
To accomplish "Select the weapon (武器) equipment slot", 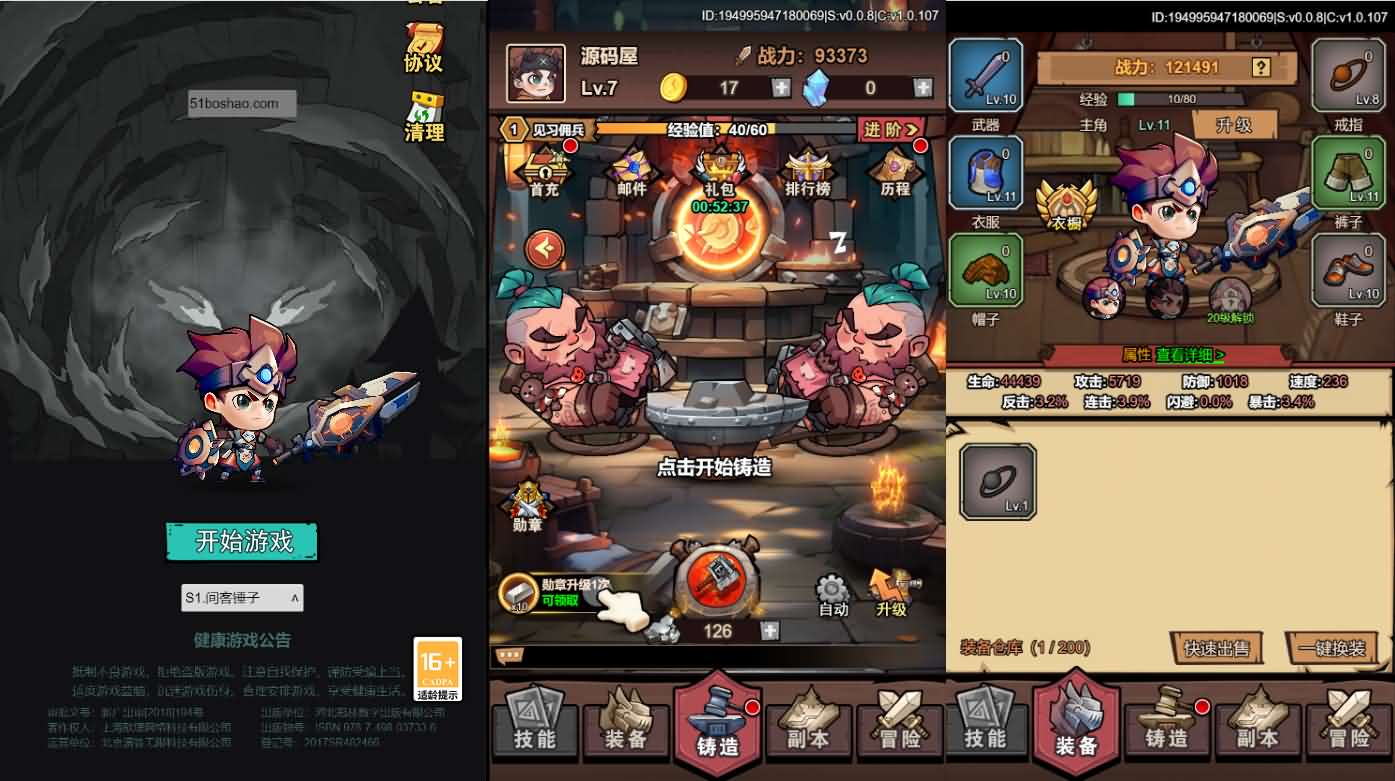I will 985,75.
